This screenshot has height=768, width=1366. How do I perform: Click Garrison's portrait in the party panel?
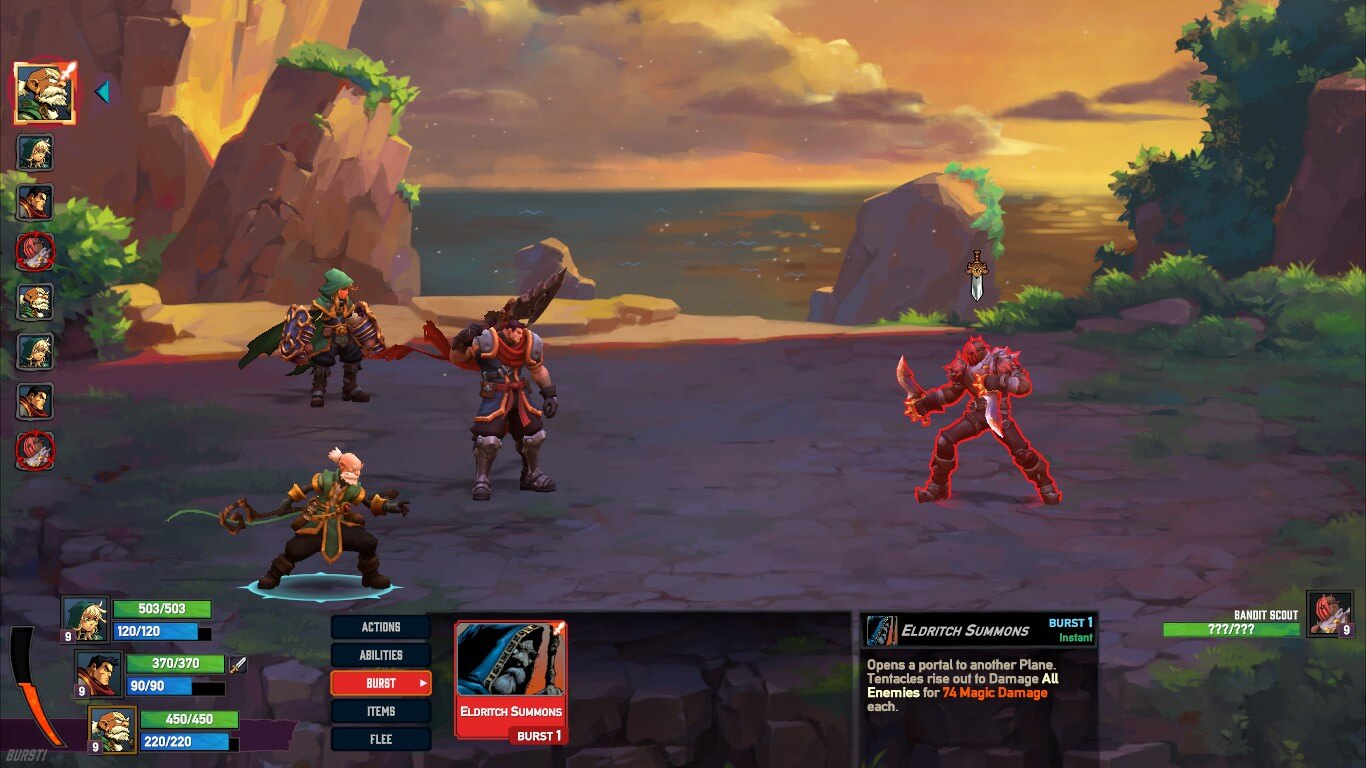(99, 674)
